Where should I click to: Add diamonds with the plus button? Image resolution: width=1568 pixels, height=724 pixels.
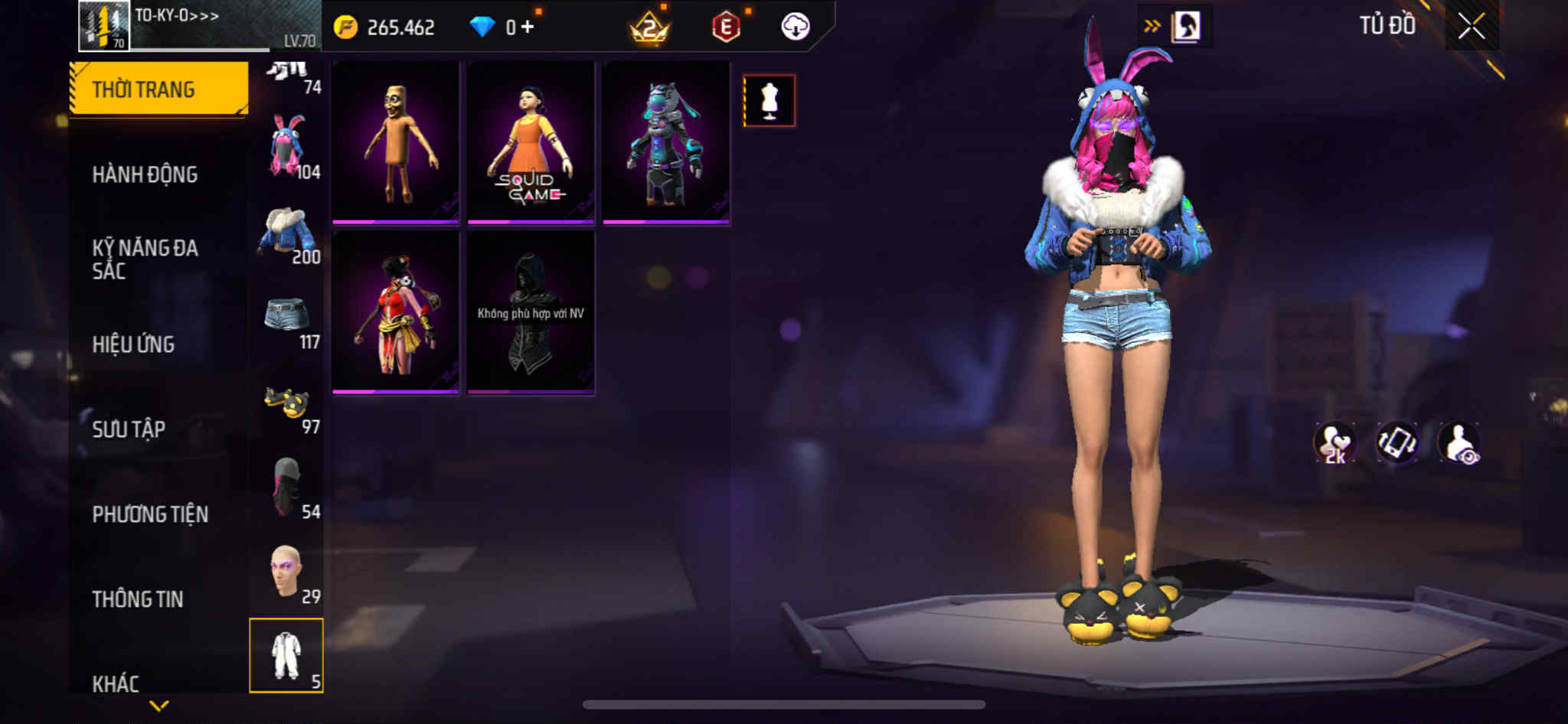pos(528,28)
